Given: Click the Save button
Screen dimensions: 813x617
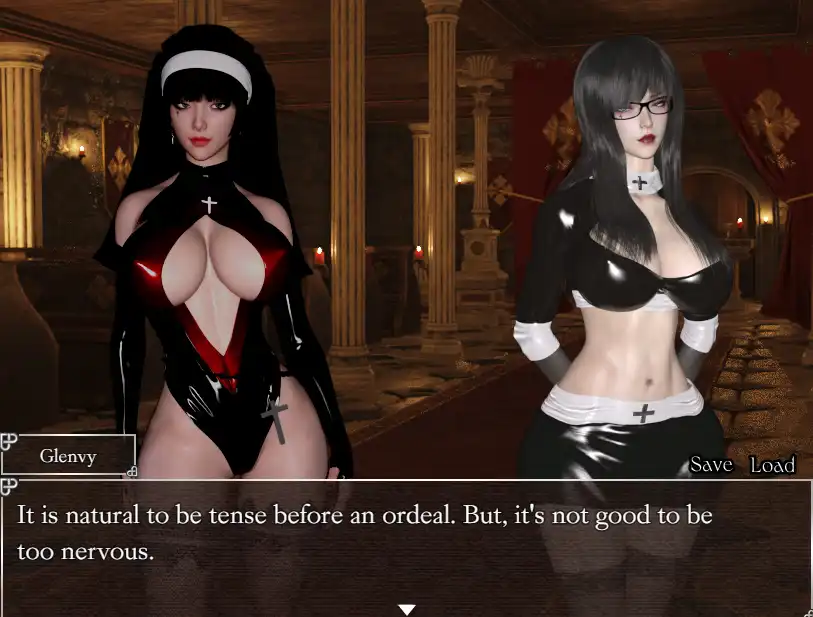Looking at the screenshot, I should click(711, 464).
